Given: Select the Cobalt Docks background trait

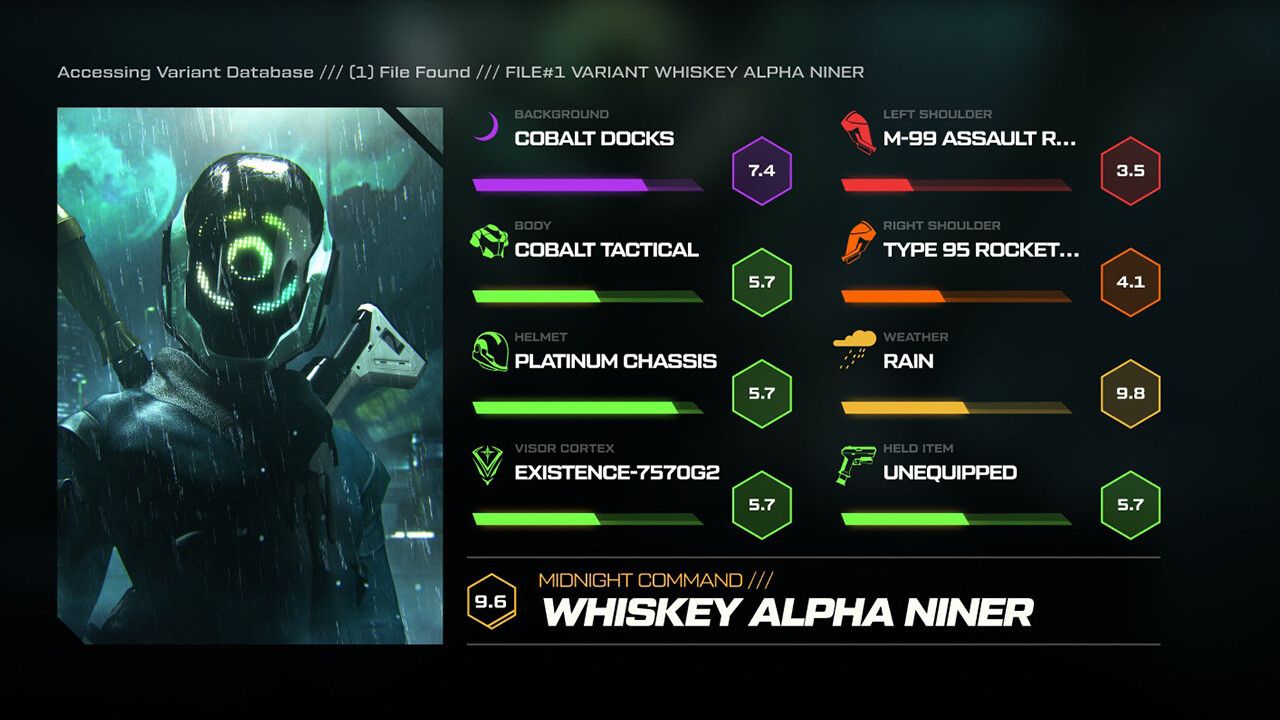Looking at the screenshot, I should [x=594, y=139].
